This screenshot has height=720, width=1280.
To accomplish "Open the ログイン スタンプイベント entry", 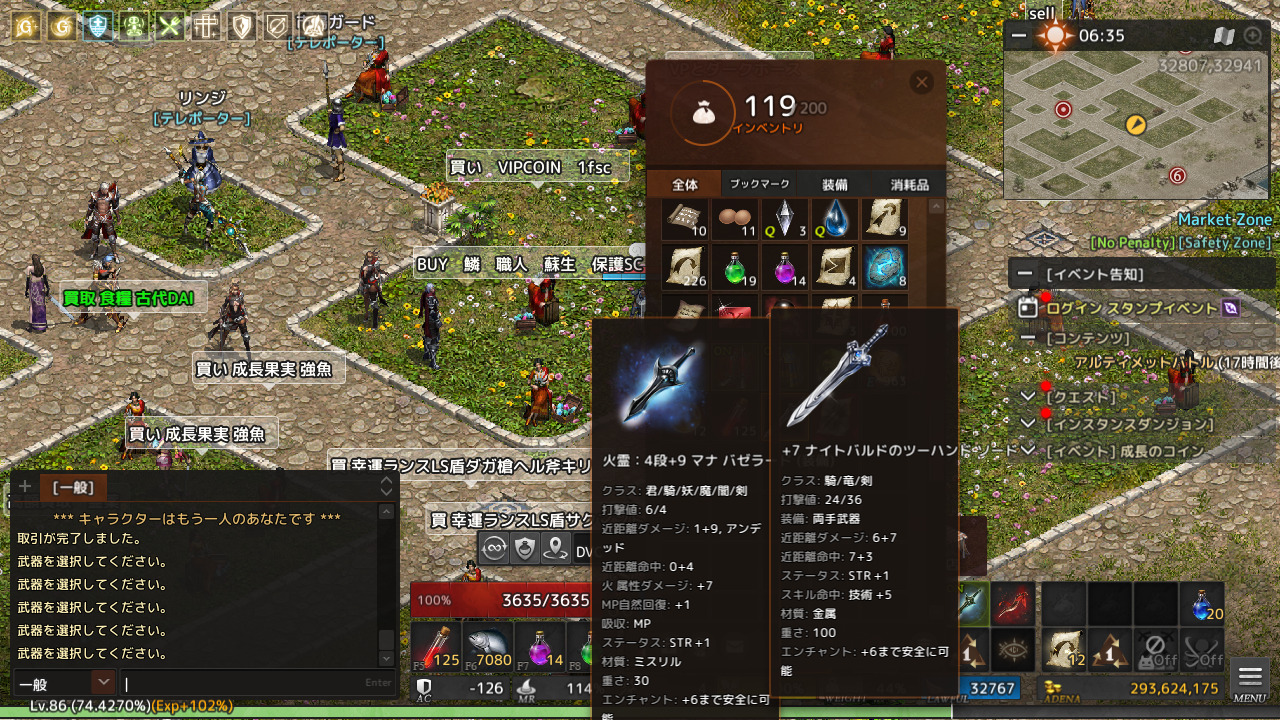I will point(1130,308).
